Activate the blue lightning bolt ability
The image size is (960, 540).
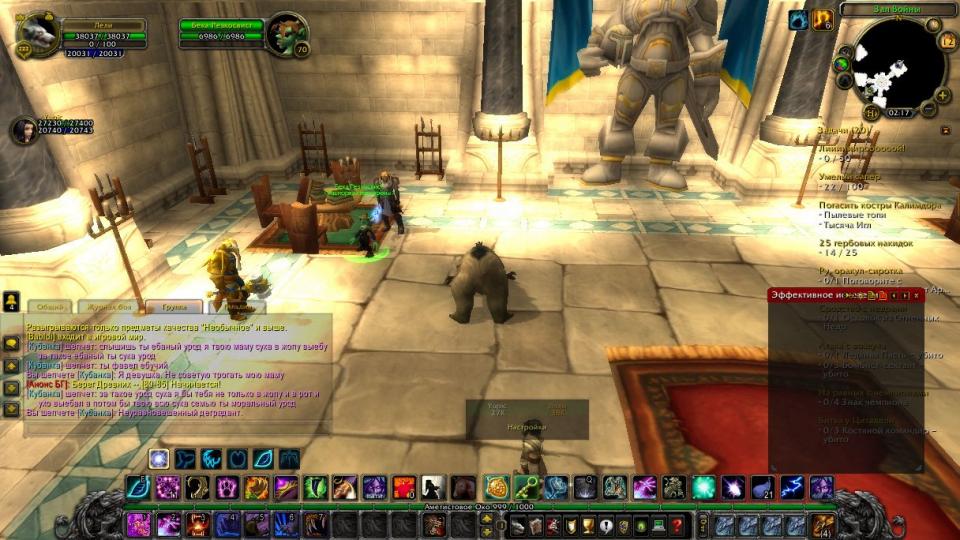[792, 488]
